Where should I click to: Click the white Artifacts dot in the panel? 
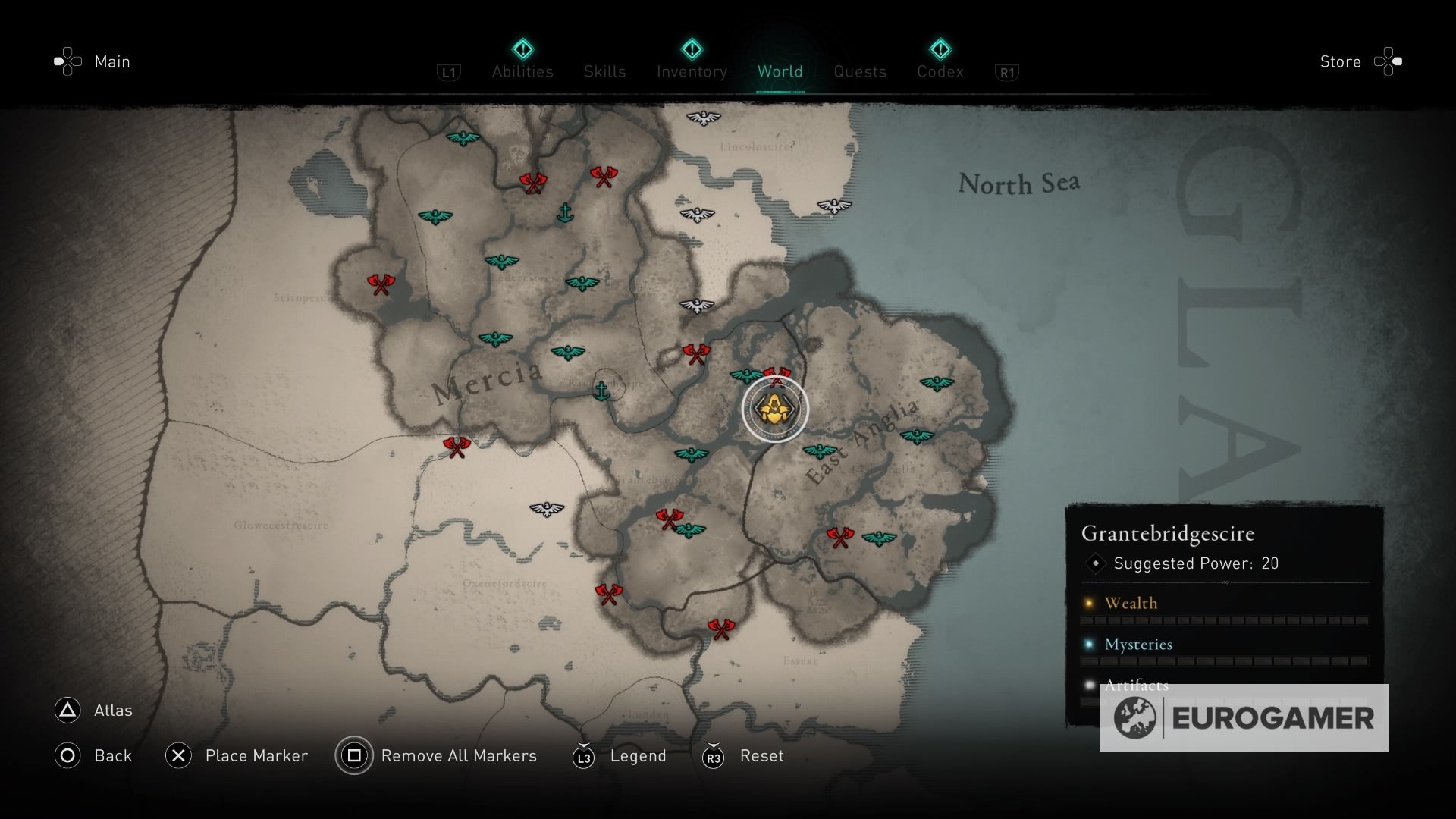tap(1090, 685)
